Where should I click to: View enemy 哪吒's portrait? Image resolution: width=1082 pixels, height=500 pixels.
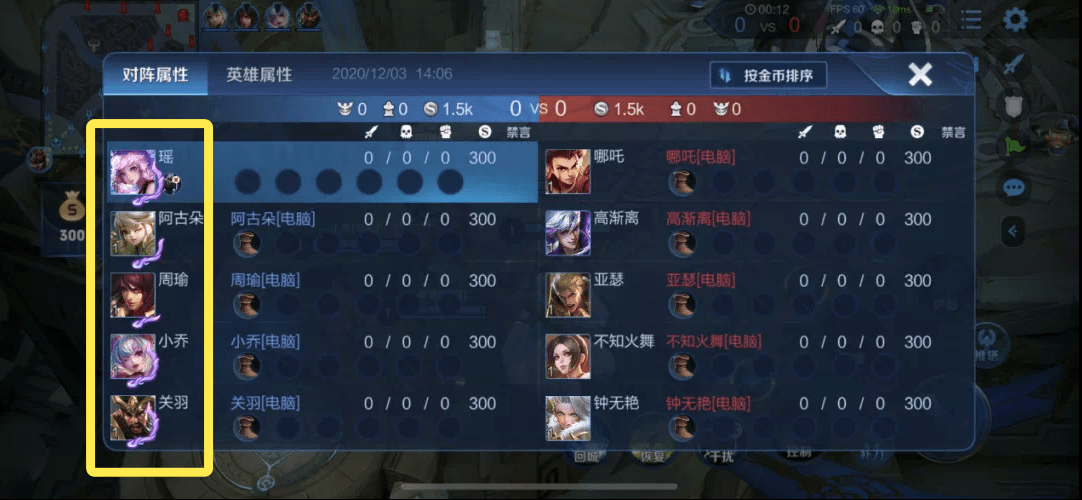tap(567, 172)
